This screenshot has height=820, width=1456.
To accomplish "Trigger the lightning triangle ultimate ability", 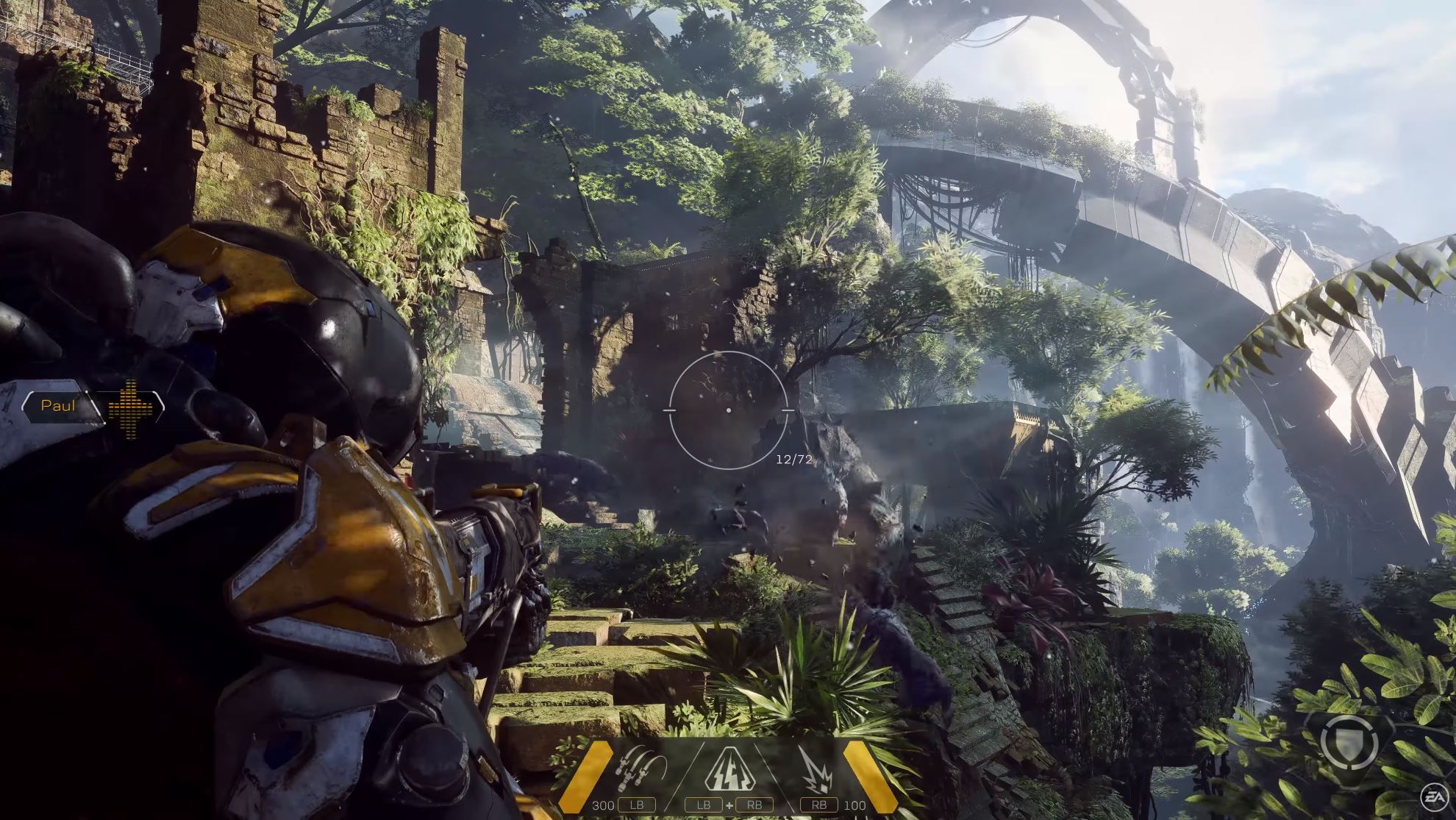I will (729, 769).
